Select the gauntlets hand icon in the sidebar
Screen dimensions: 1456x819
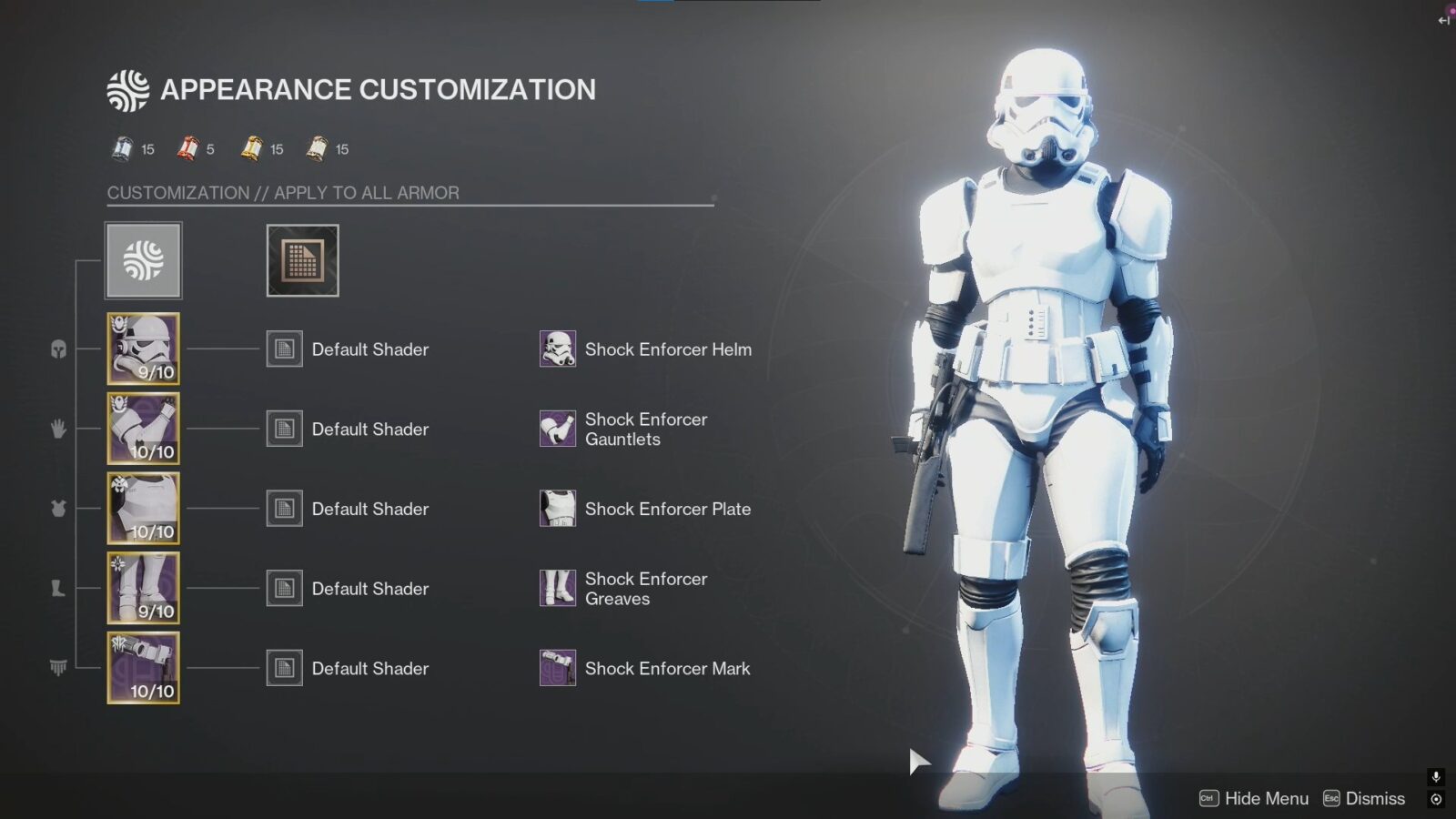pos(57,428)
